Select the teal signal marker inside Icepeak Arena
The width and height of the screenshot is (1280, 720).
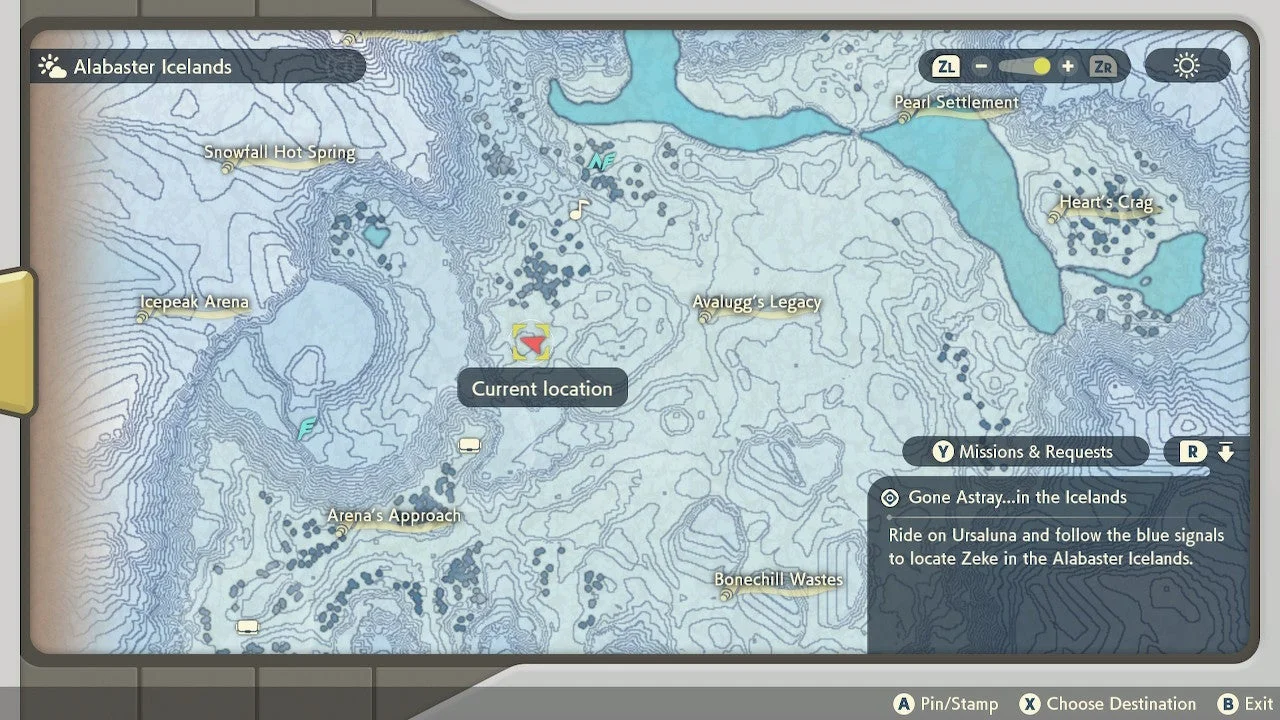[308, 428]
